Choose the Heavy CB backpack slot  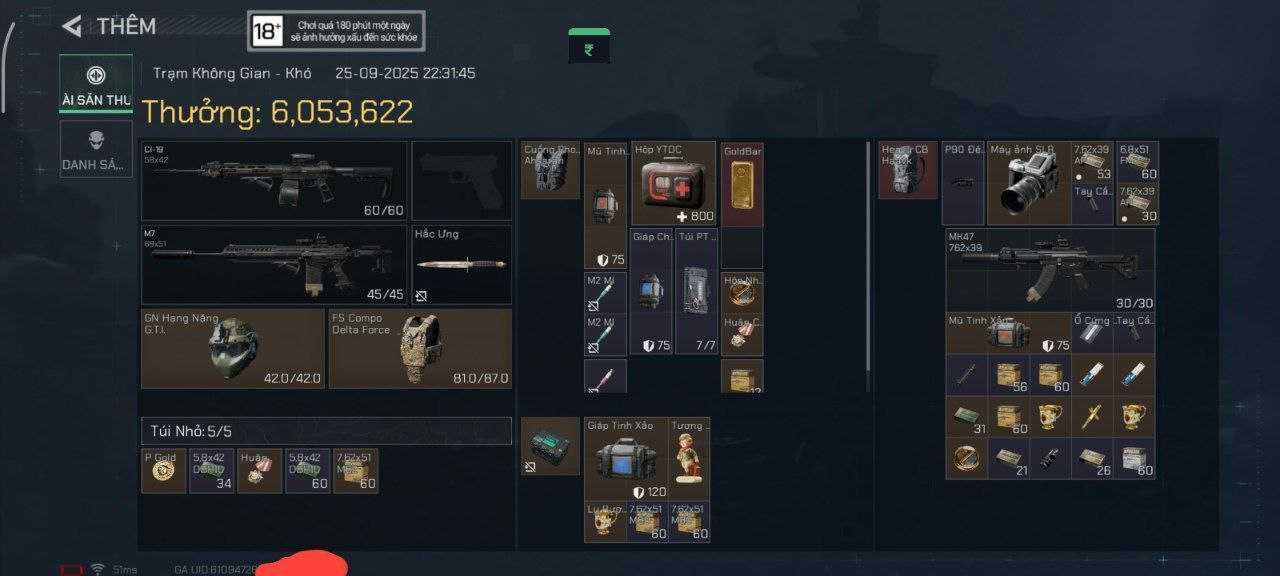tap(907, 170)
